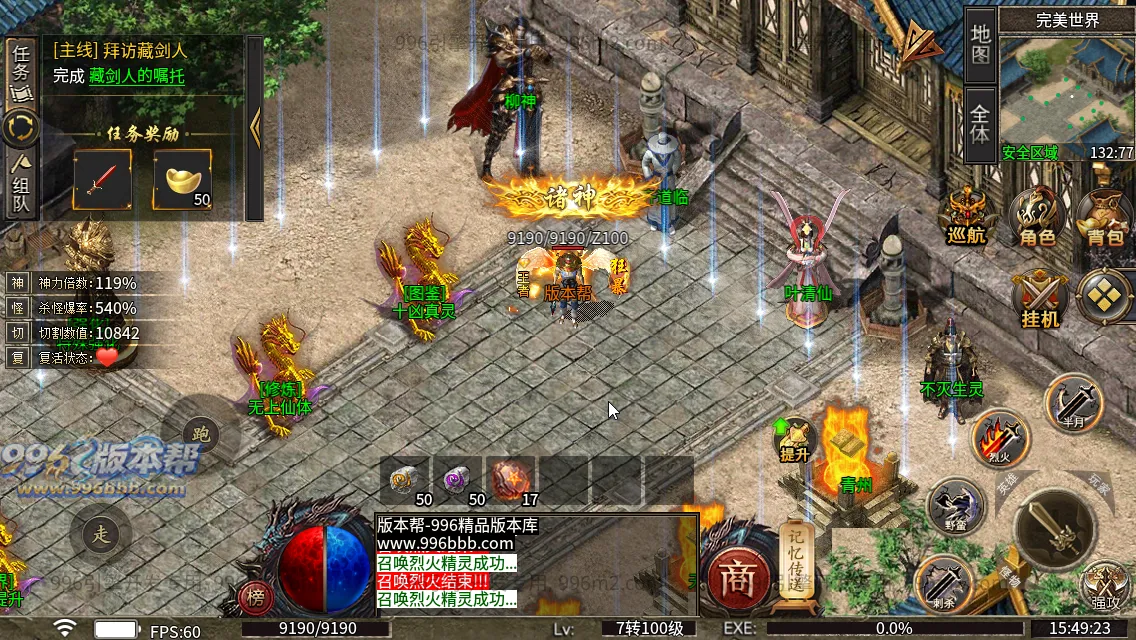Select the red sword quest reward
The height and width of the screenshot is (640, 1136).
102,180
